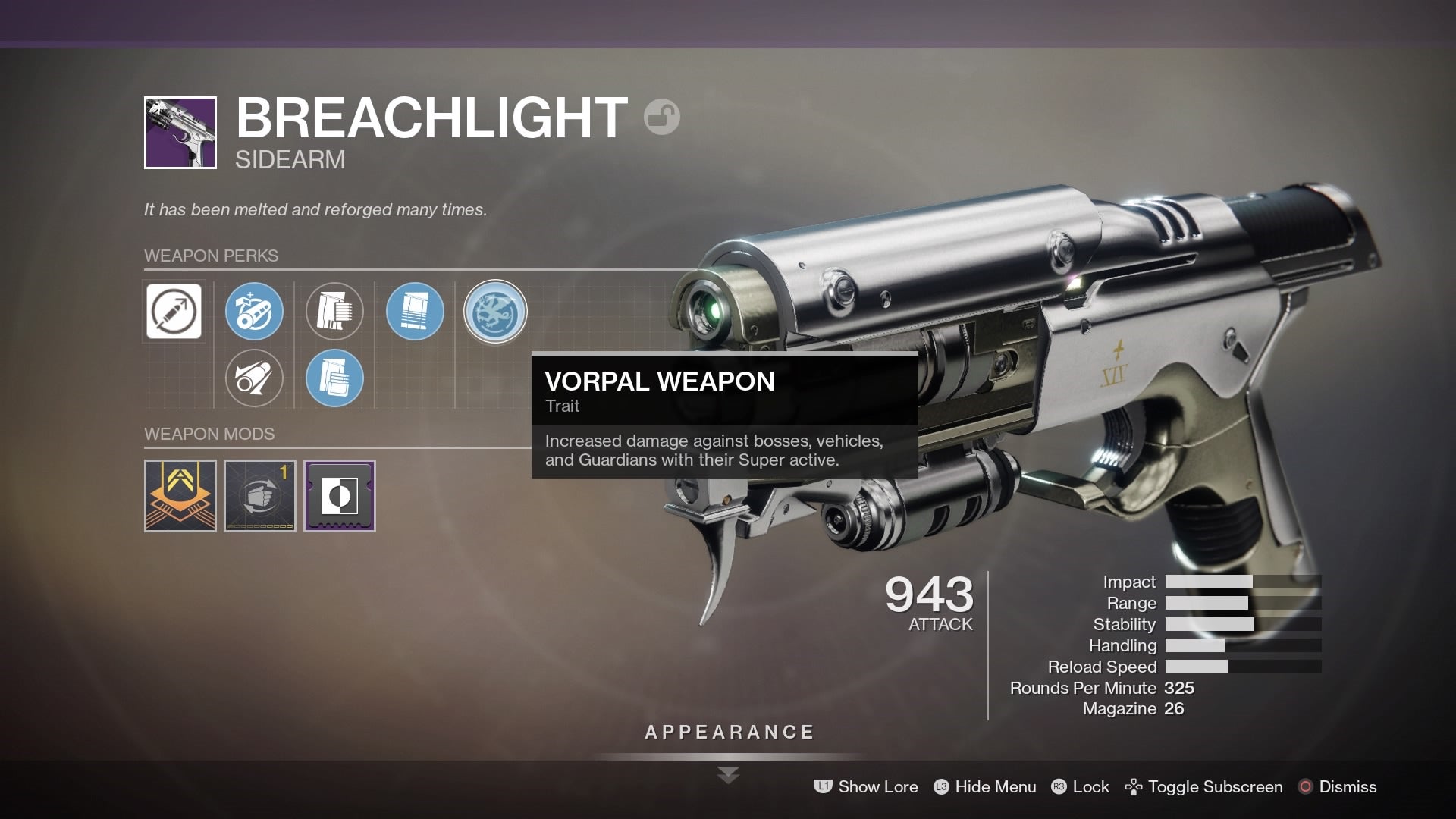Open the purple weapon ornament socket
The width and height of the screenshot is (1456, 819).
tap(339, 497)
